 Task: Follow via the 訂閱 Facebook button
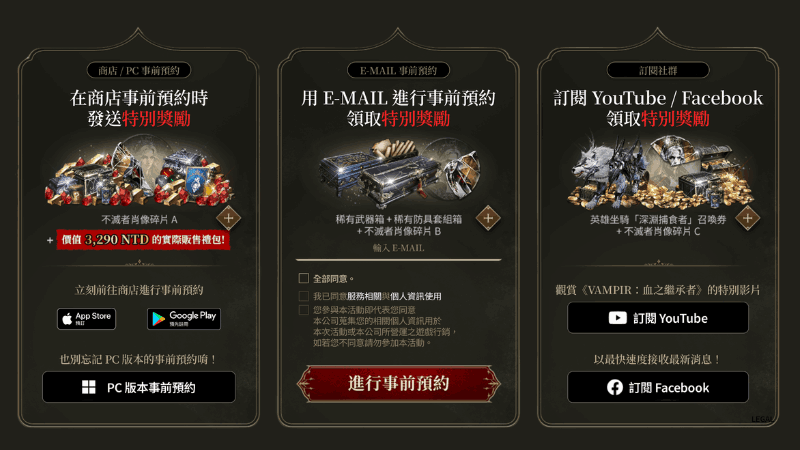click(x=658, y=387)
